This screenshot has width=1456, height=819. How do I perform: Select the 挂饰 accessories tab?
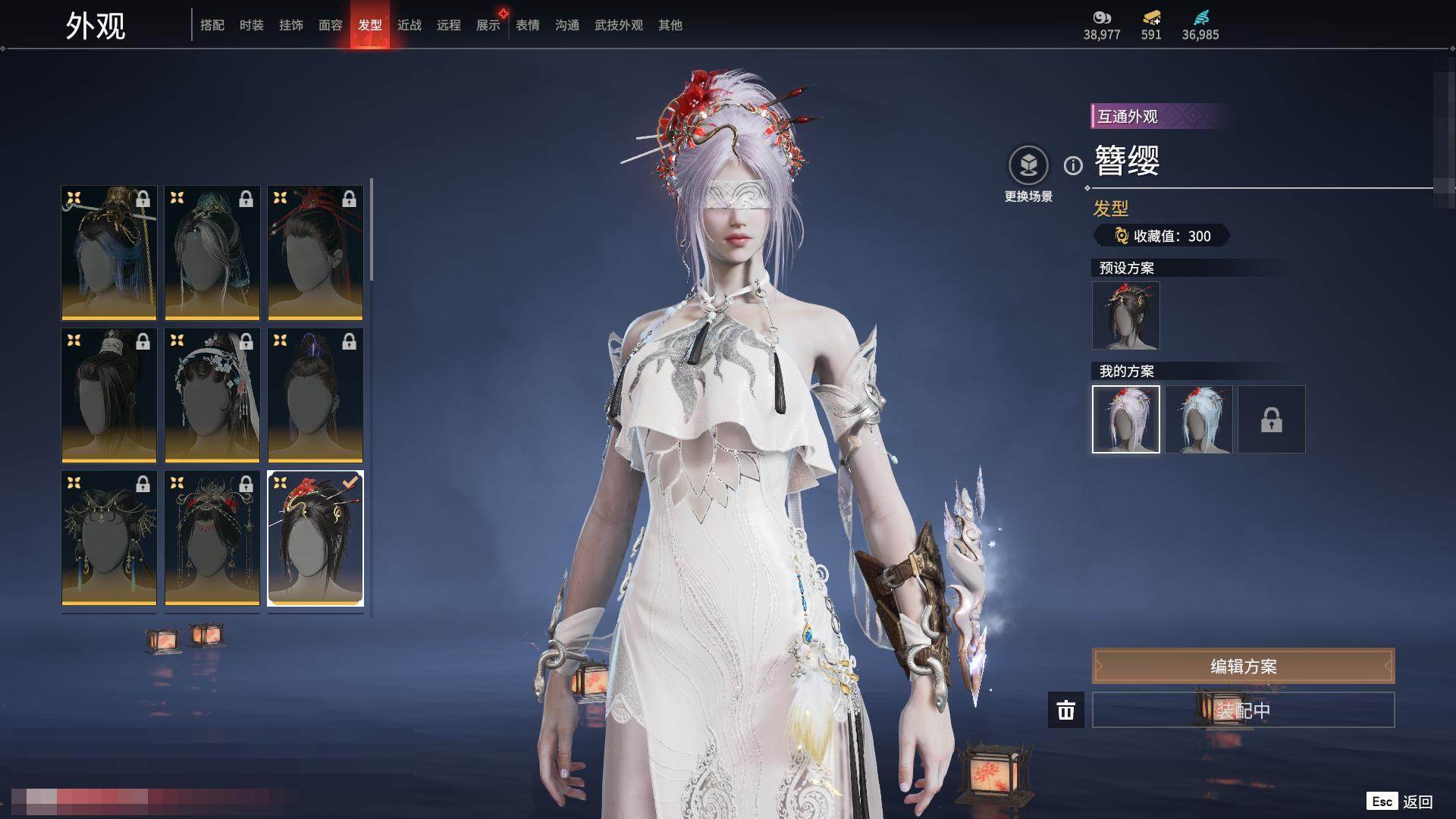[x=291, y=25]
